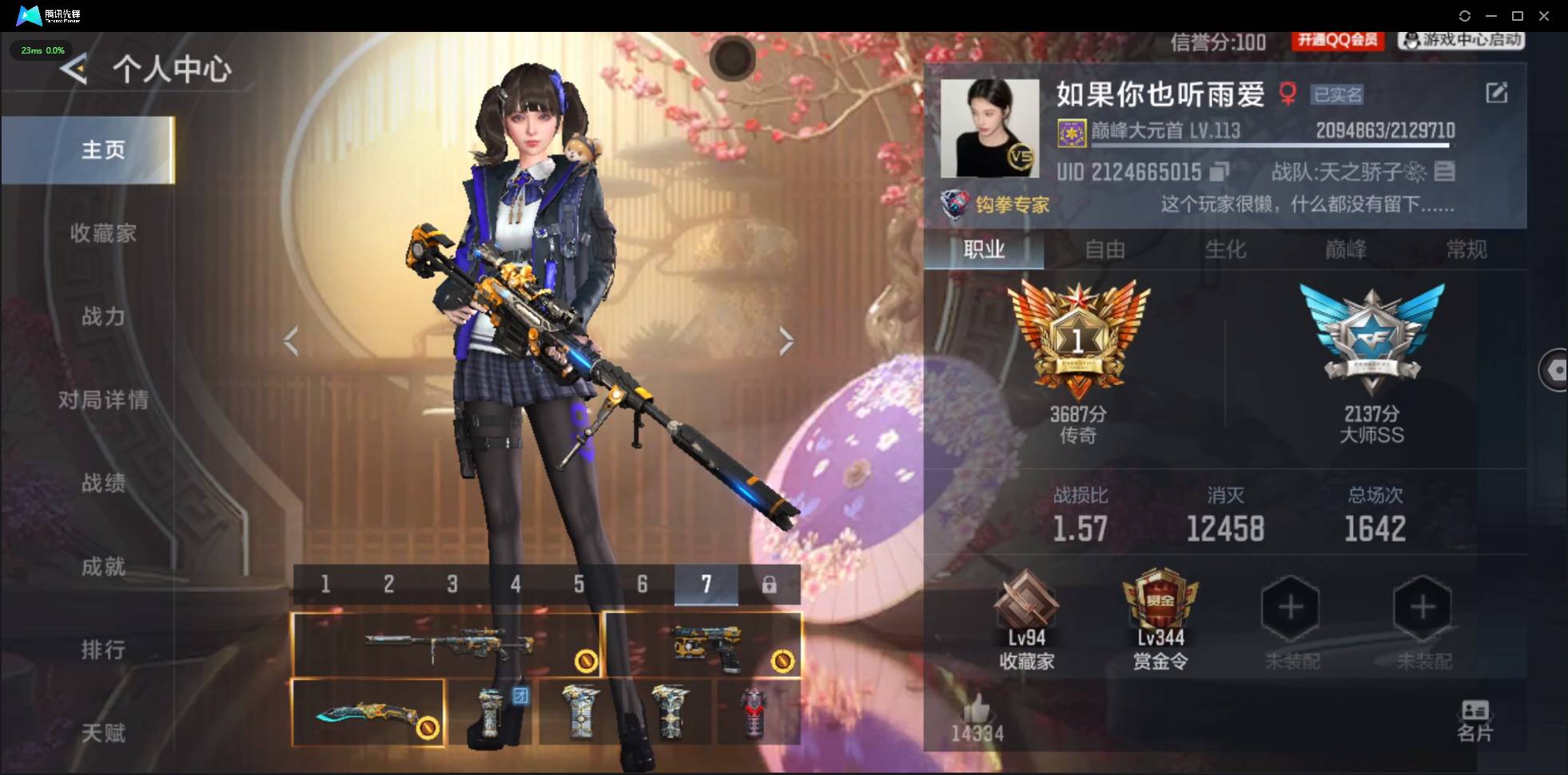Image resolution: width=1568 pixels, height=775 pixels.
Task: Switch to the 生化 stats tab
Action: 1224,249
